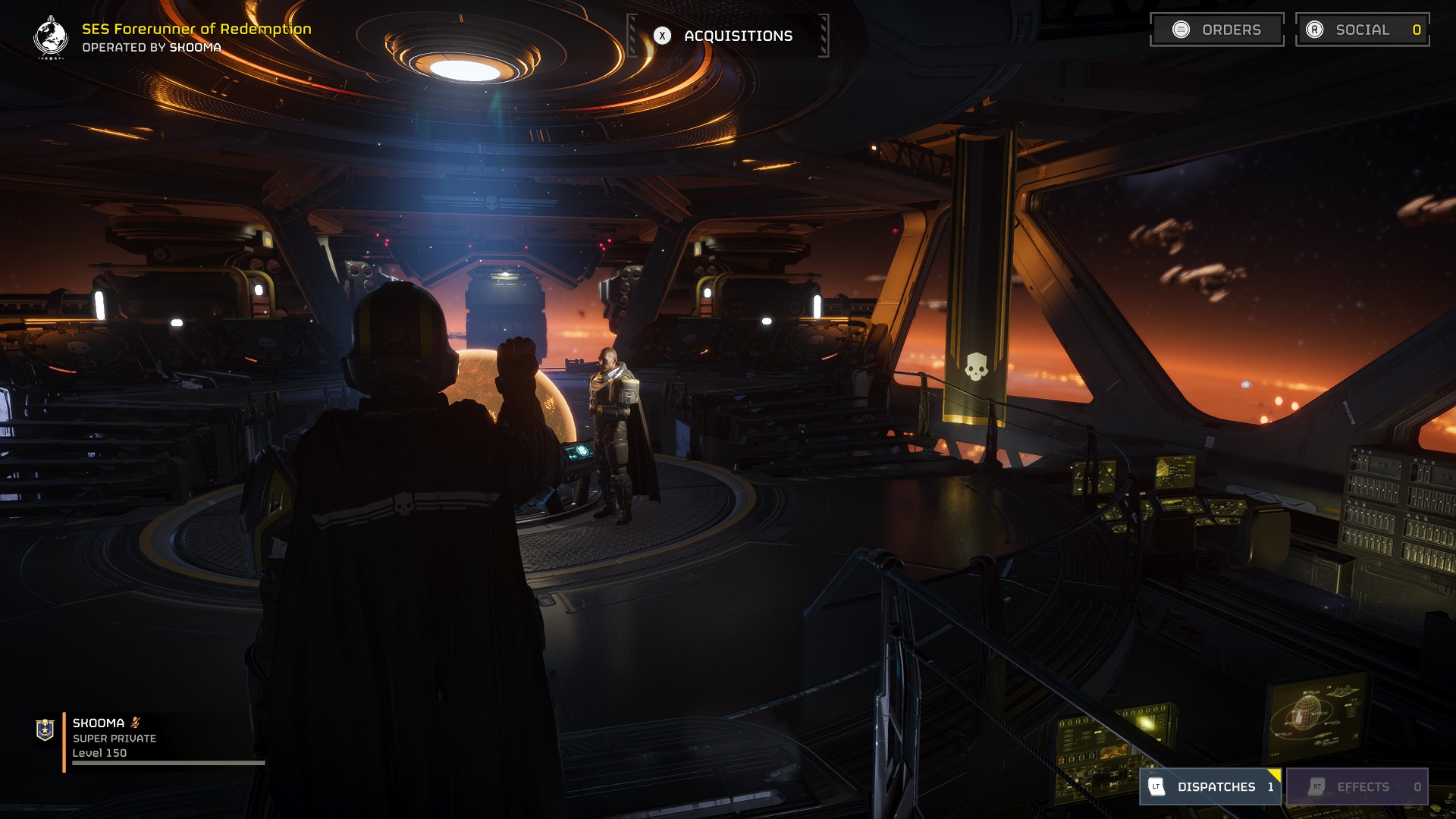Select SKOOMA's player card
Viewport: 1456px width, 819px height.
click(114, 738)
